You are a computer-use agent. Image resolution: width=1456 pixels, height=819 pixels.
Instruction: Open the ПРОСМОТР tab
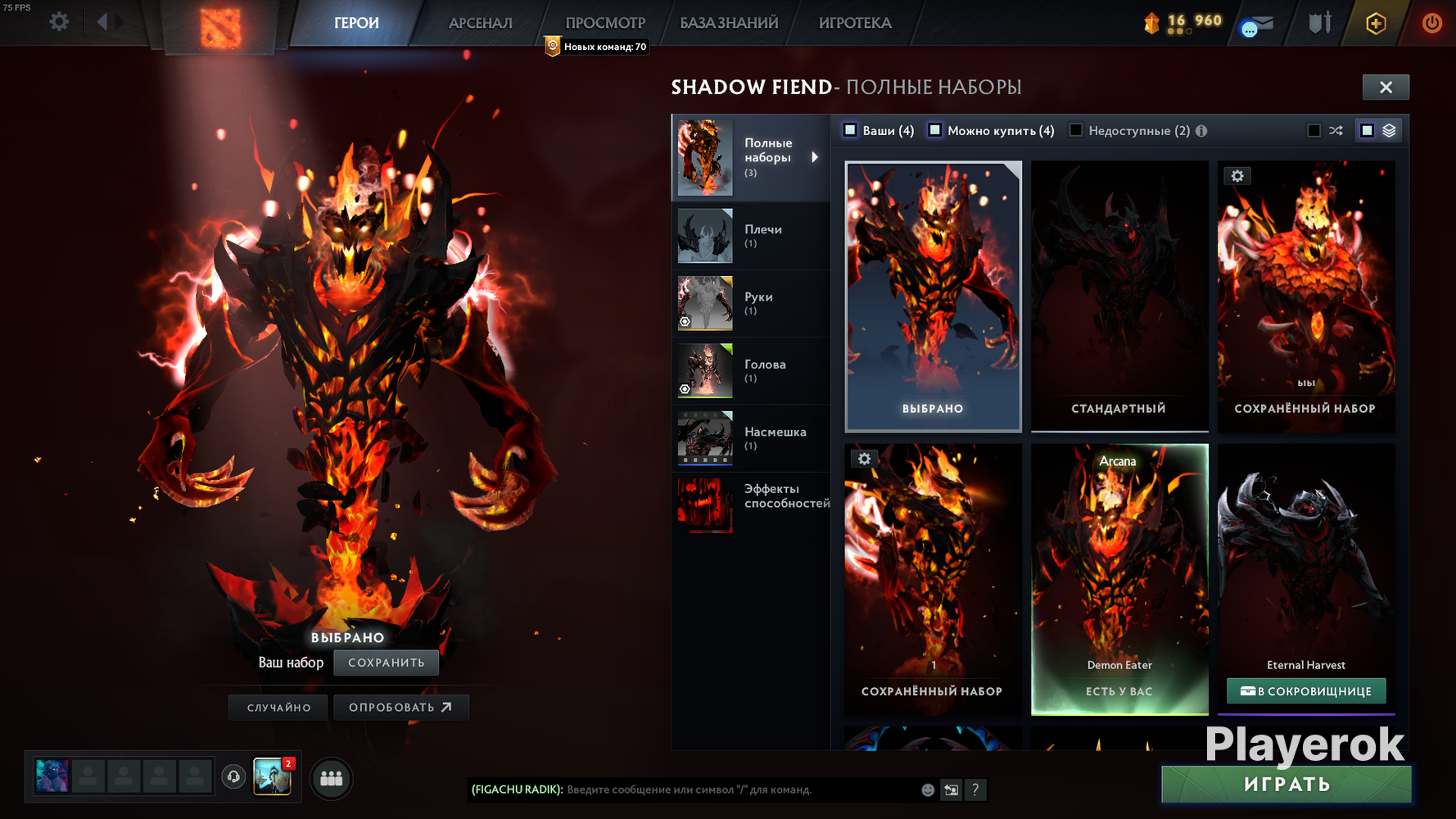click(605, 23)
